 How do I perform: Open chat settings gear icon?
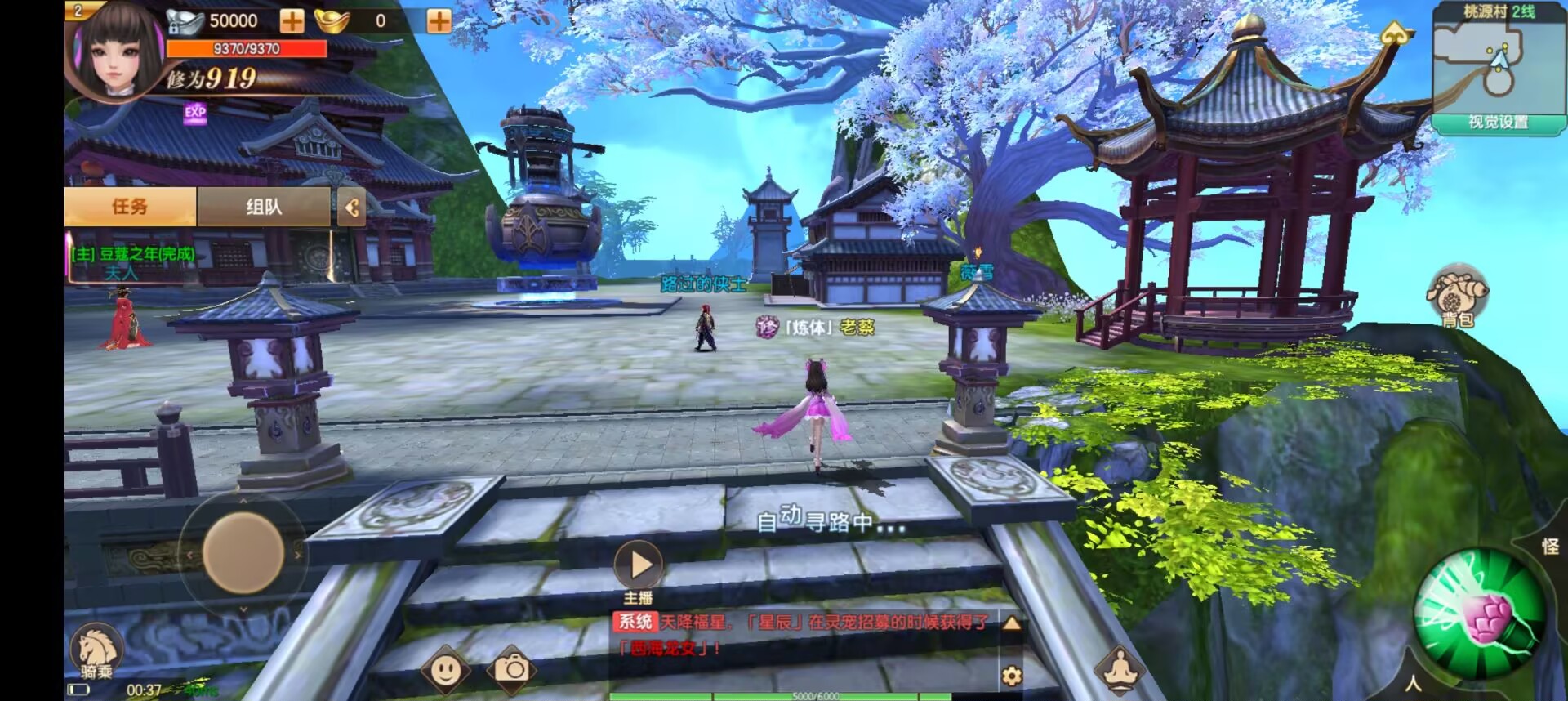click(x=1011, y=676)
